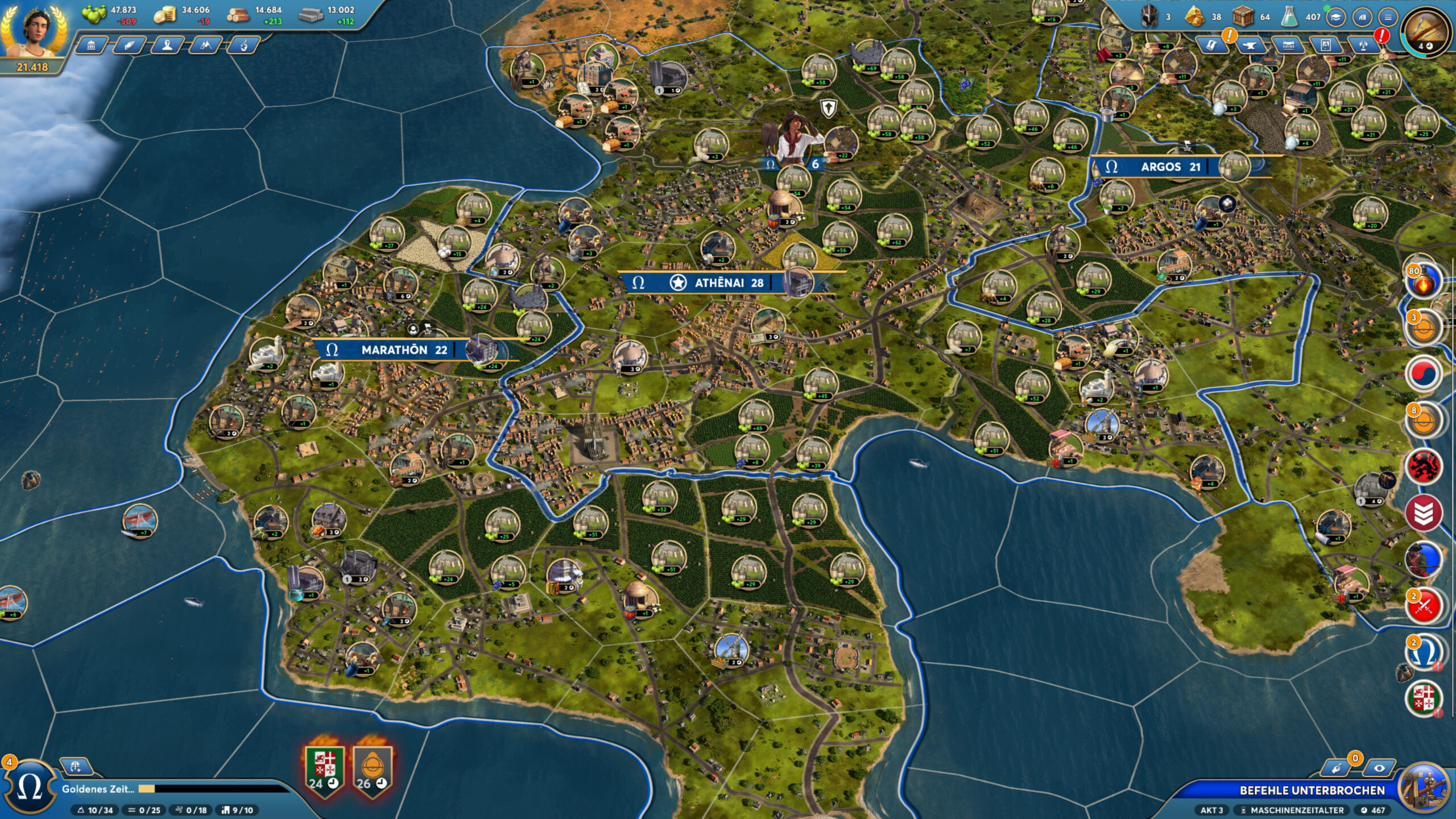Click the Omega nation emblem button
The image size is (1456, 819).
30,788
